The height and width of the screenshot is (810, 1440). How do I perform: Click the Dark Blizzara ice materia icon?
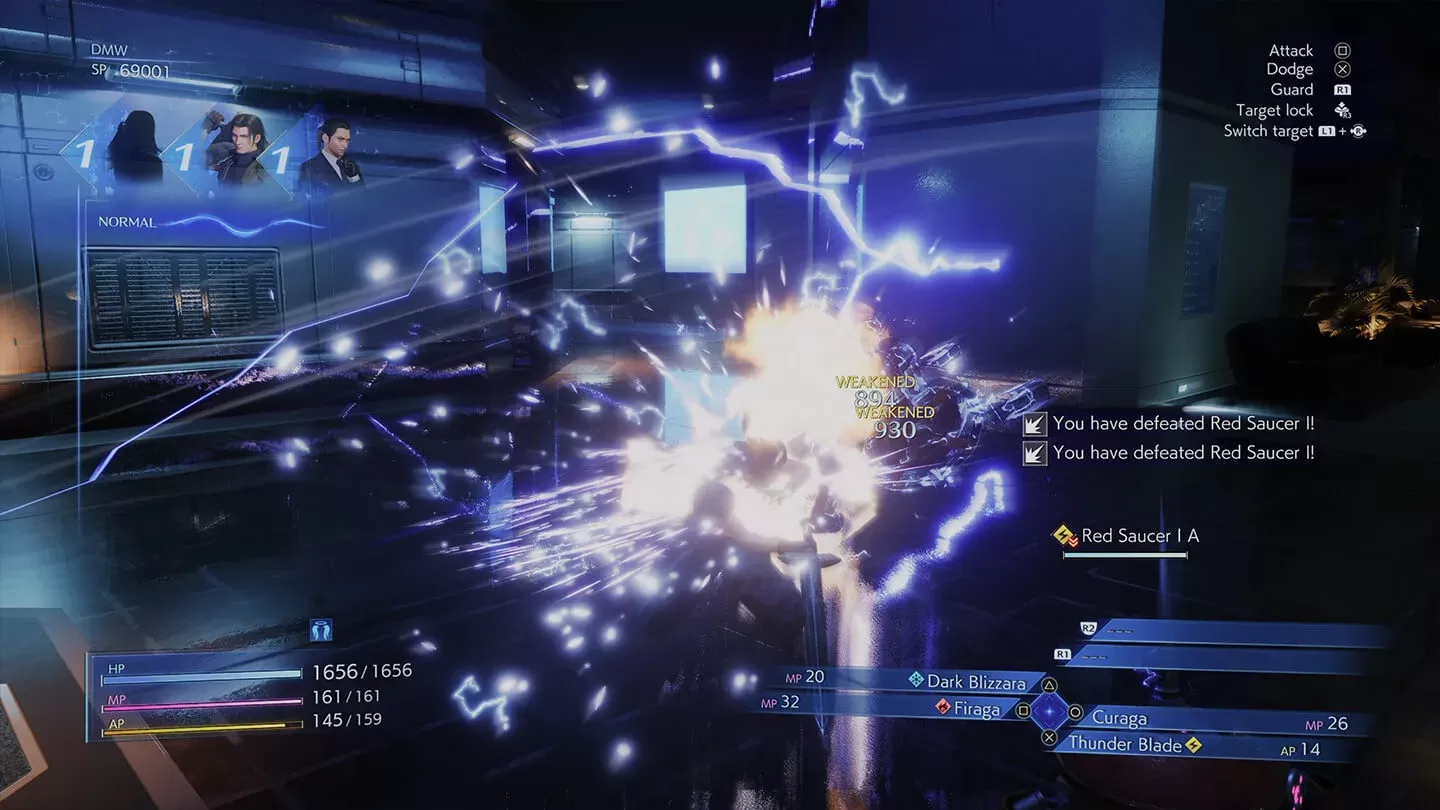point(917,681)
